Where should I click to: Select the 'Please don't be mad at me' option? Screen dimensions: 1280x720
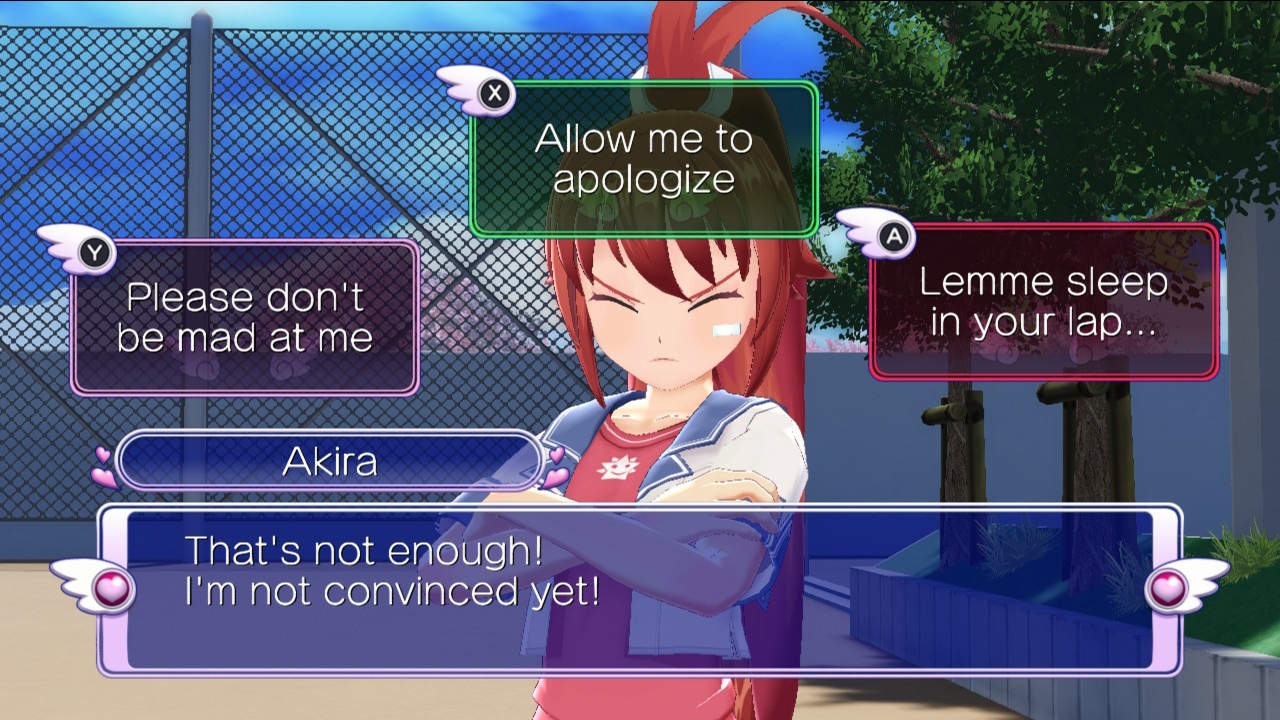click(x=243, y=315)
